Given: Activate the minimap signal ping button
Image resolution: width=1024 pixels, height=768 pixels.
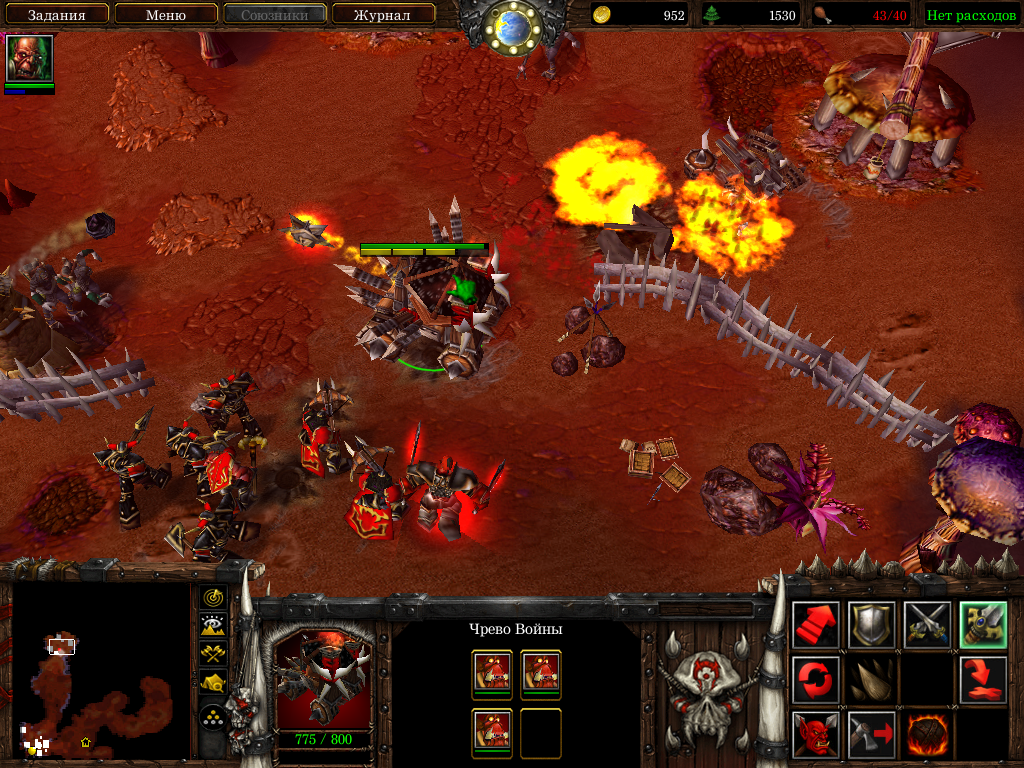Looking at the screenshot, I should (x=212, y=598).
